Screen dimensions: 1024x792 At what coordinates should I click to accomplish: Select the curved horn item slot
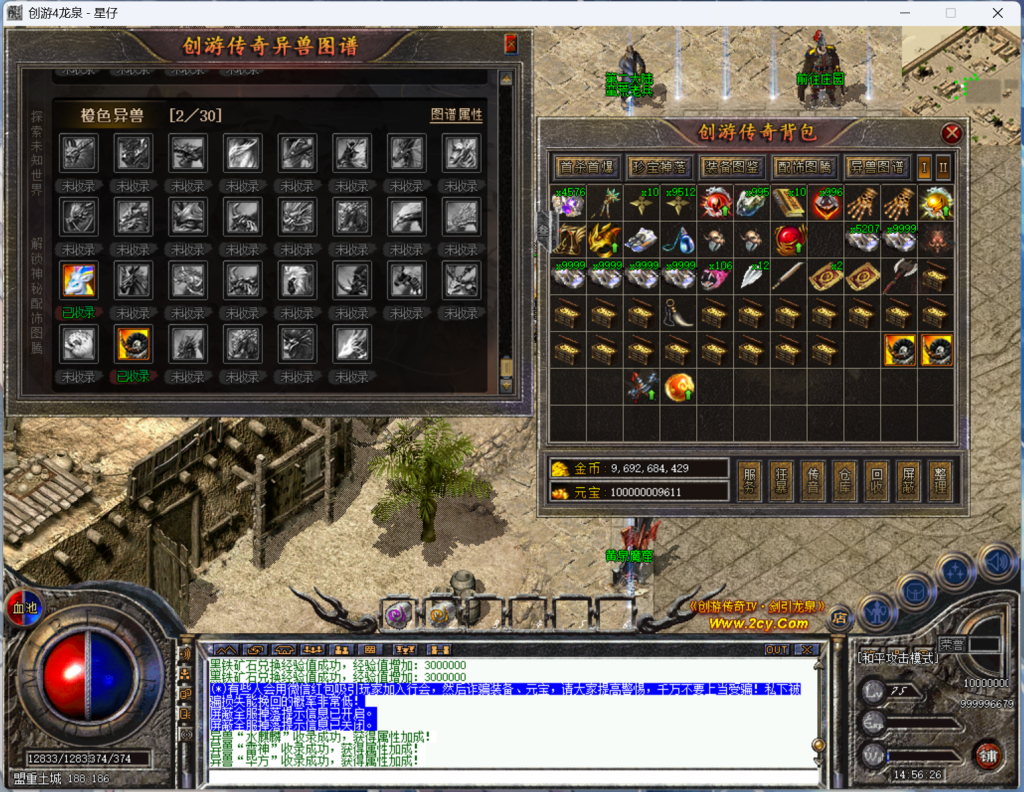pyautogui.click(x=677, y=317)
